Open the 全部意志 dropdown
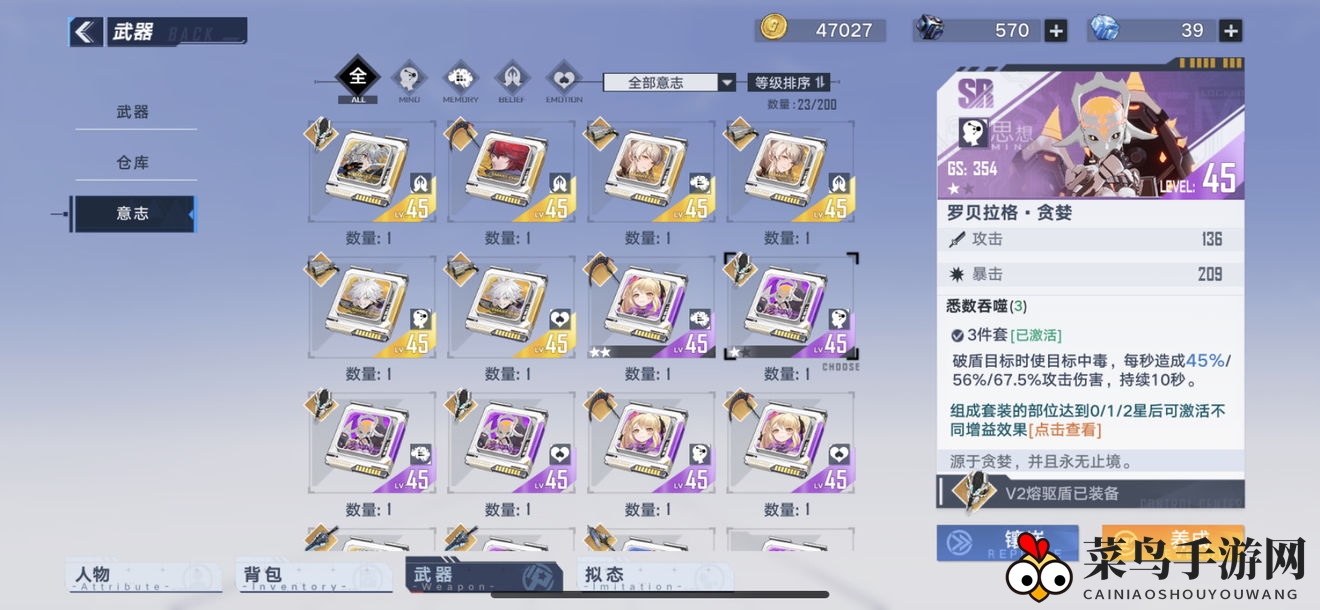The height and width of the screenshot is (610, 1320). coord(669,83)
